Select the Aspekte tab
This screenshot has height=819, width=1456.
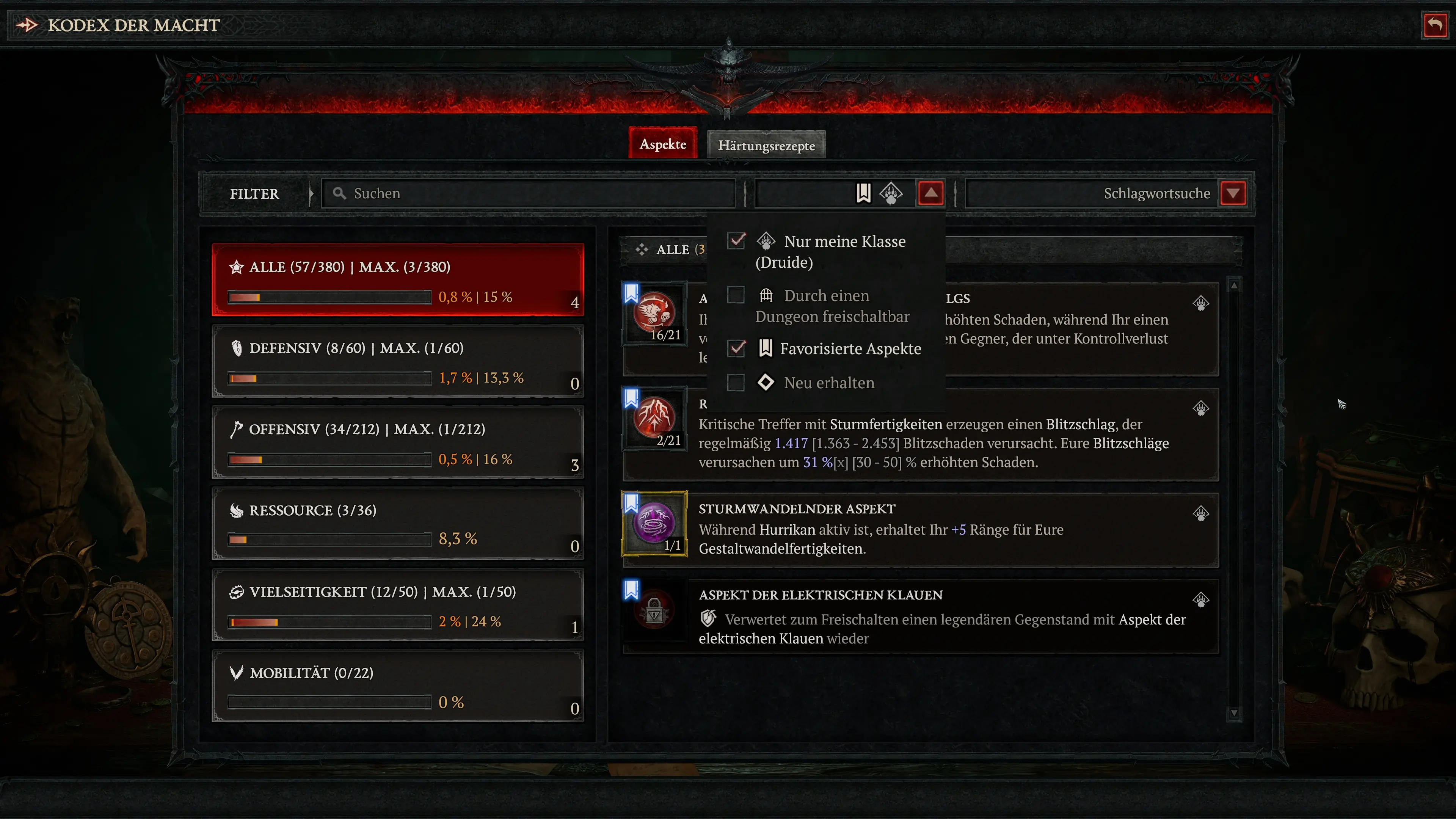point(662,144)
